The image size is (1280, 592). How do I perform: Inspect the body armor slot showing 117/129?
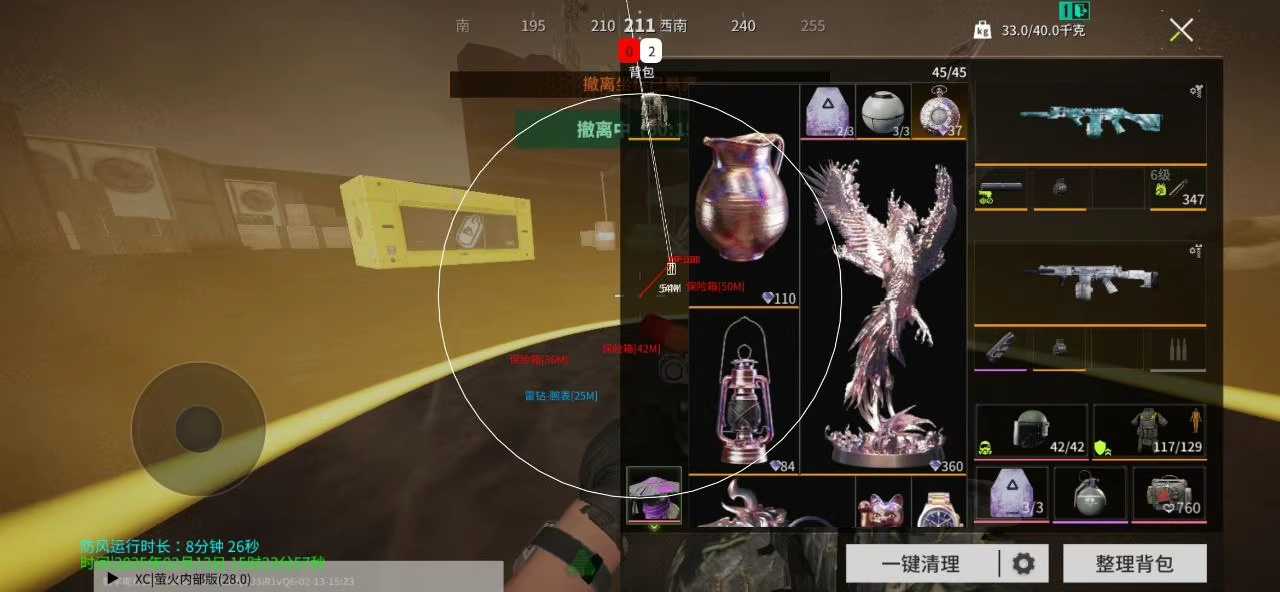[1149, 432]
